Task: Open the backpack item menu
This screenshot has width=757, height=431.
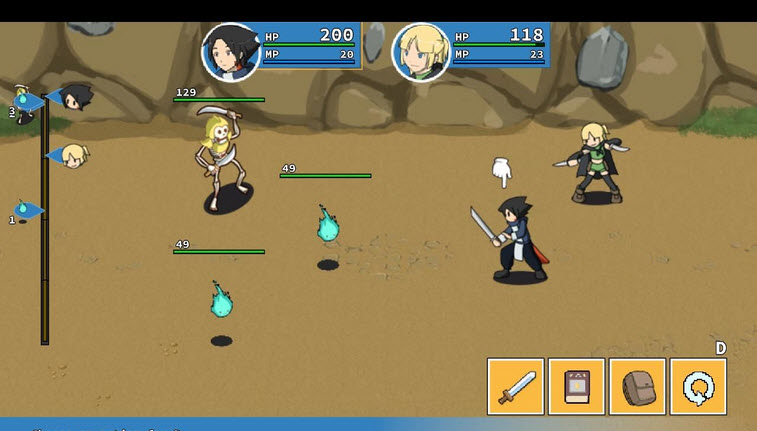Action: (x=637, y=386)
